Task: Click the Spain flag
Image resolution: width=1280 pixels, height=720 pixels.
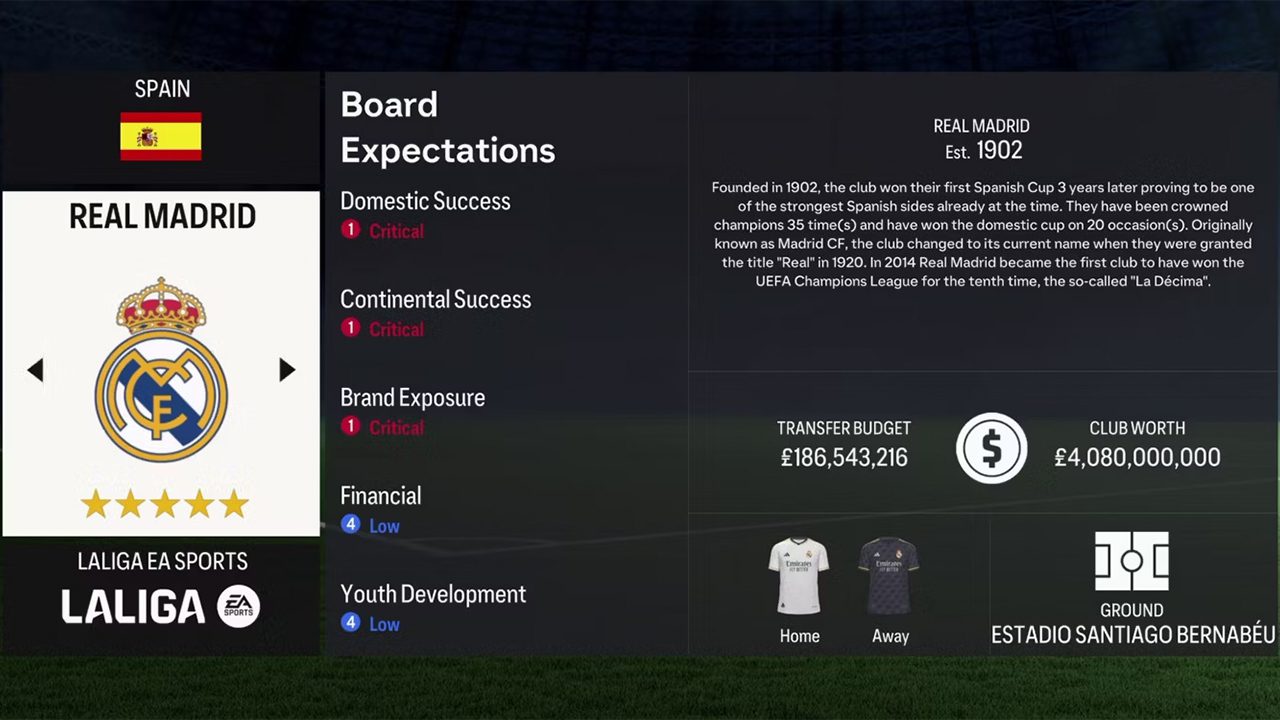Action: click(161, 136)
